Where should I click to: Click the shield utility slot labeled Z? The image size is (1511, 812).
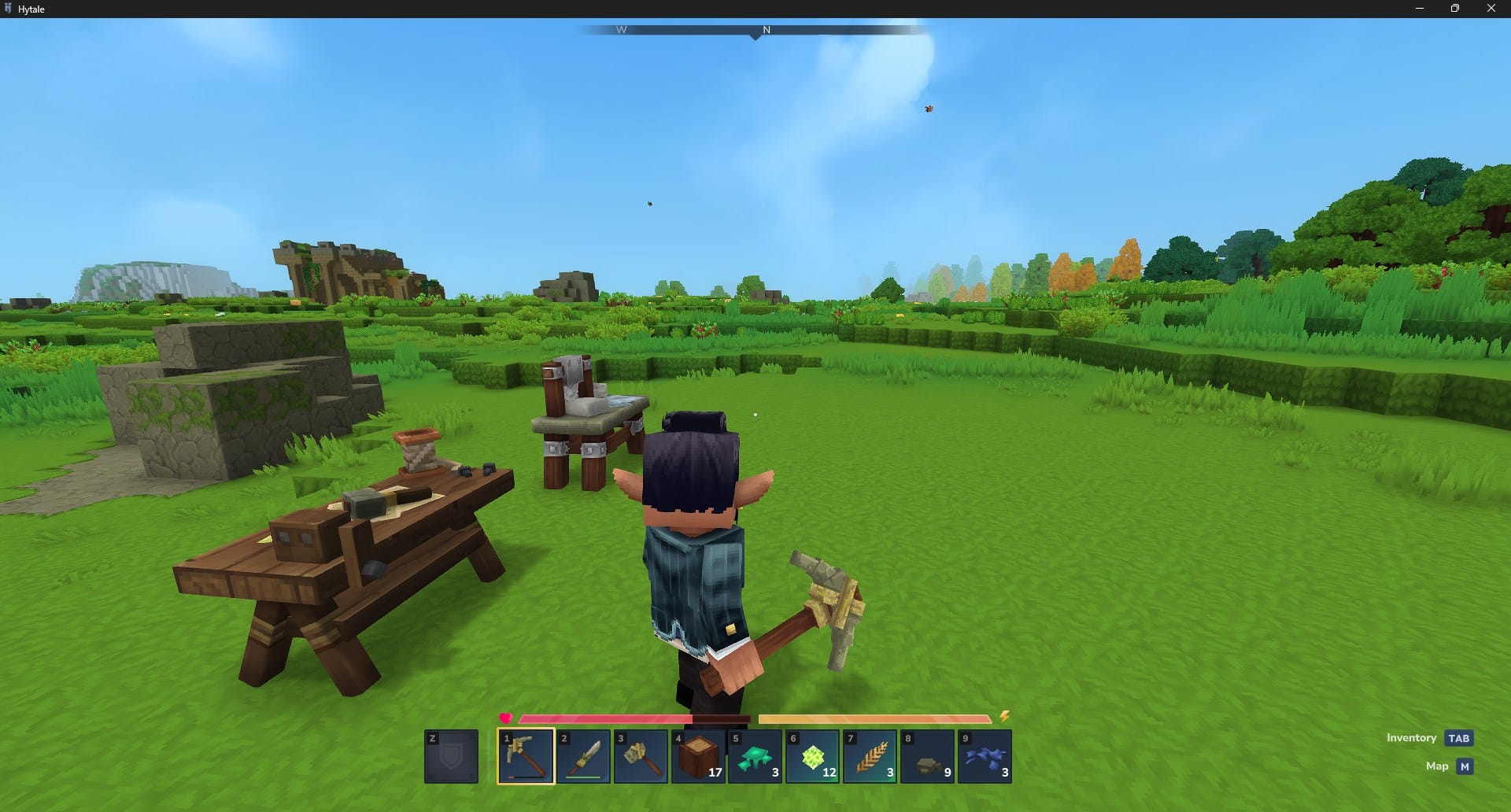point(451,757)
